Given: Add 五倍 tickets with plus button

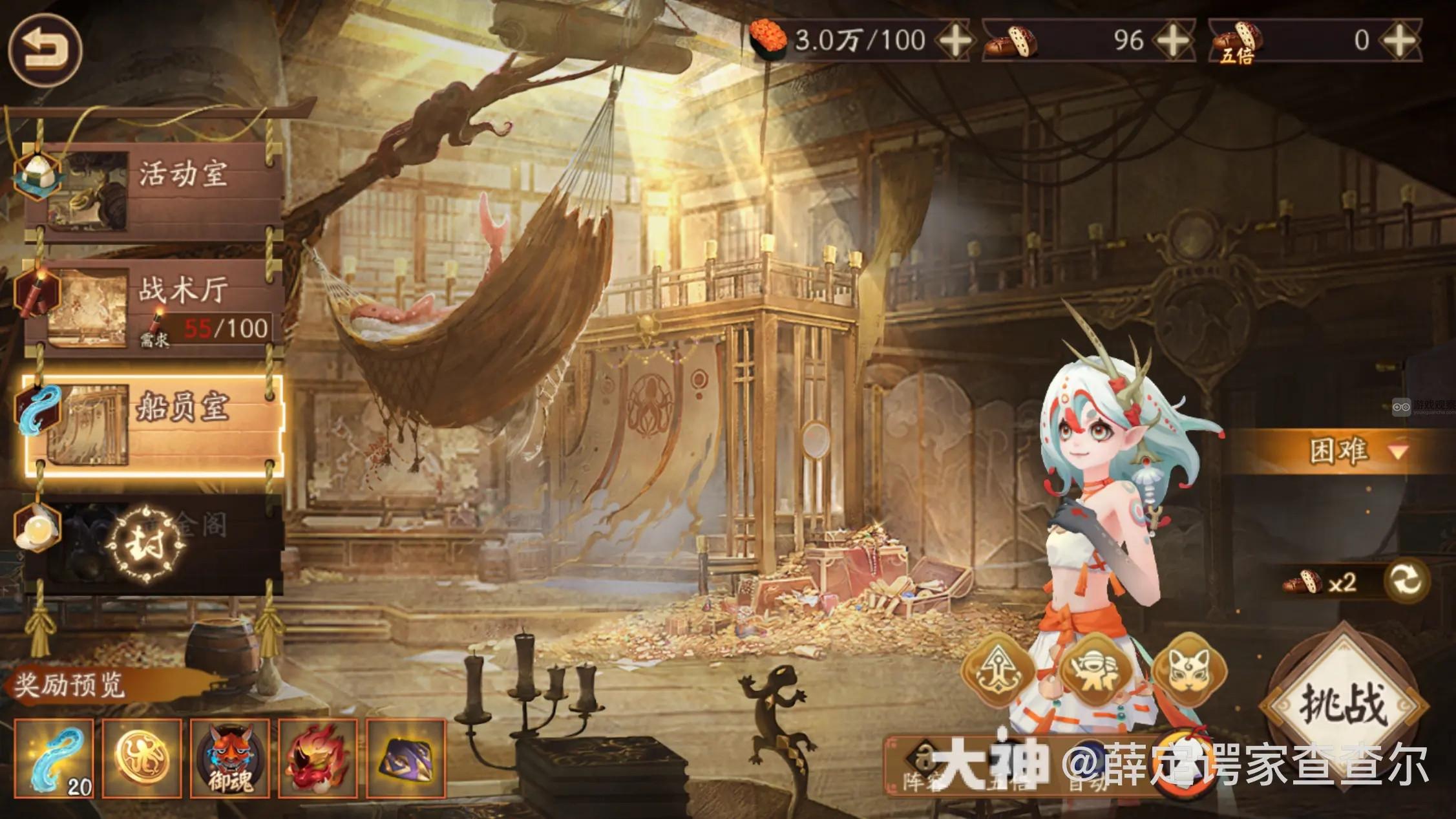Looking at the screenshot, I should (1398, 41).
